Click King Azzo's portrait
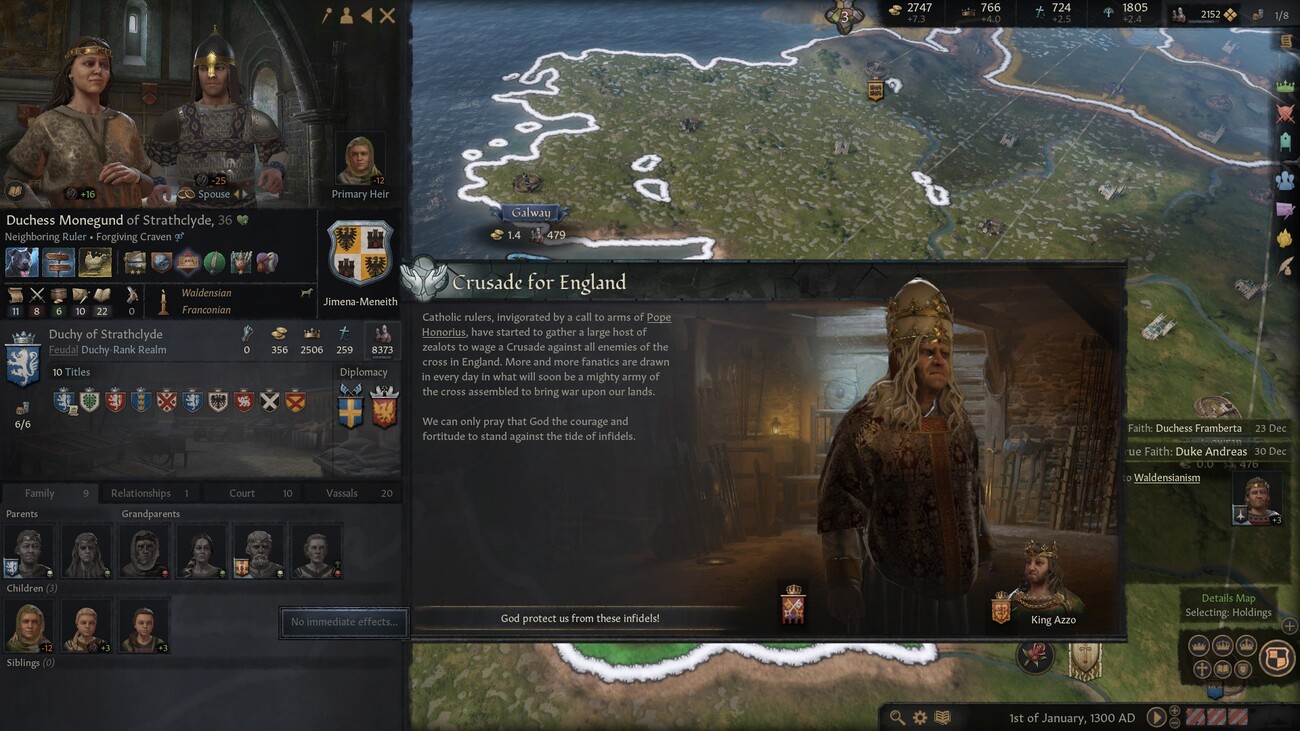The width and height of the screenshot is (1300, 731). [1046, 580]
